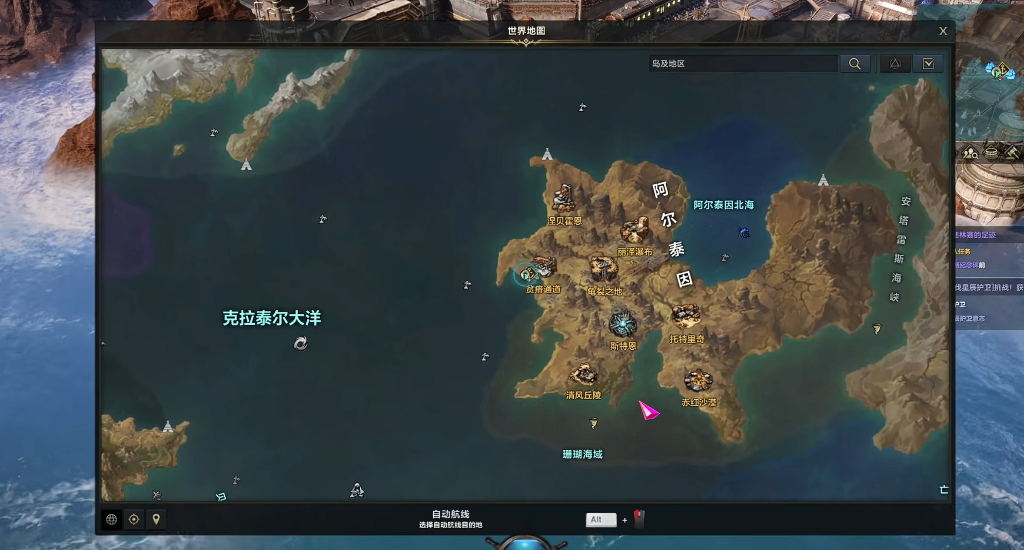Screen dimensions: 1024x550
Task: Select the 贫瘠通道 region icon
Action: tap(541, 267)
